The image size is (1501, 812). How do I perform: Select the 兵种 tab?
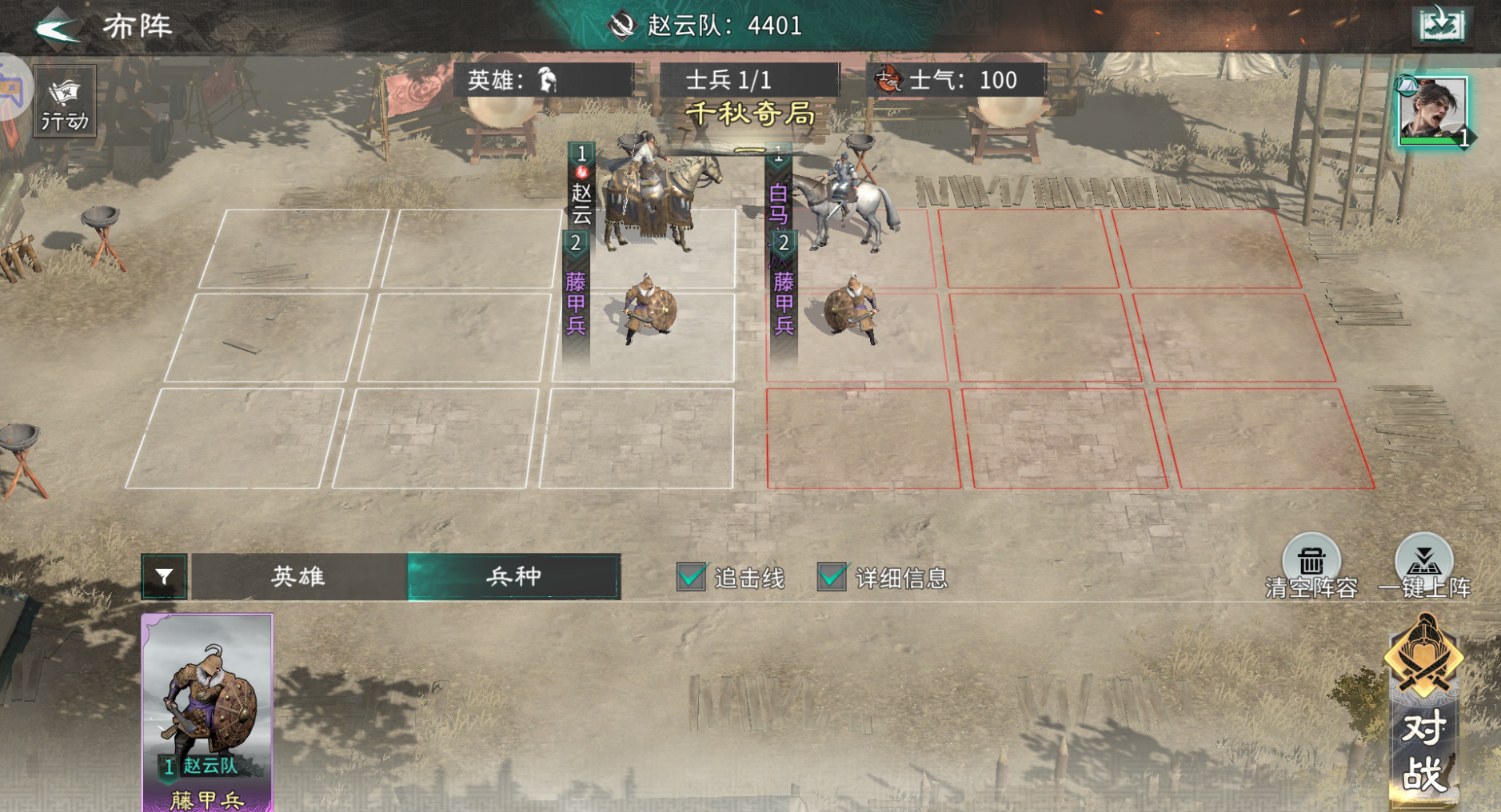(x=512, y=576)
